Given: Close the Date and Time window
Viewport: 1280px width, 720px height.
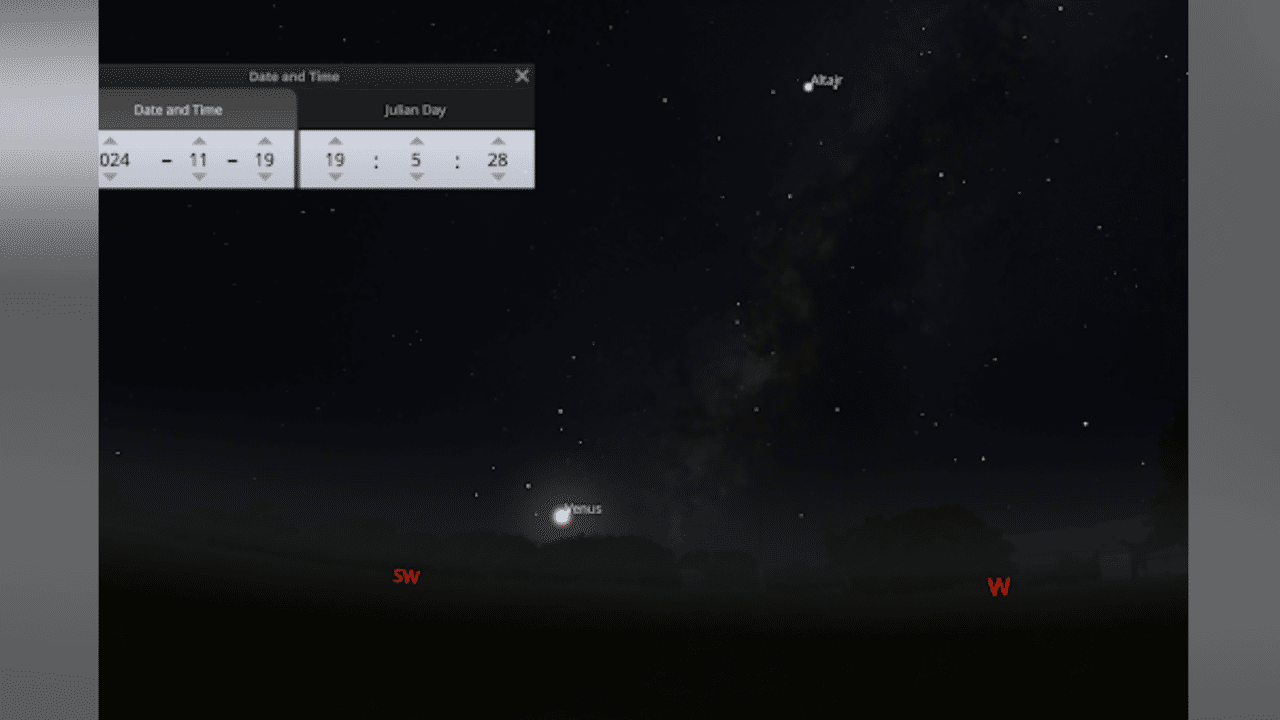Looking at the screenshot, I should click(521, 75).
